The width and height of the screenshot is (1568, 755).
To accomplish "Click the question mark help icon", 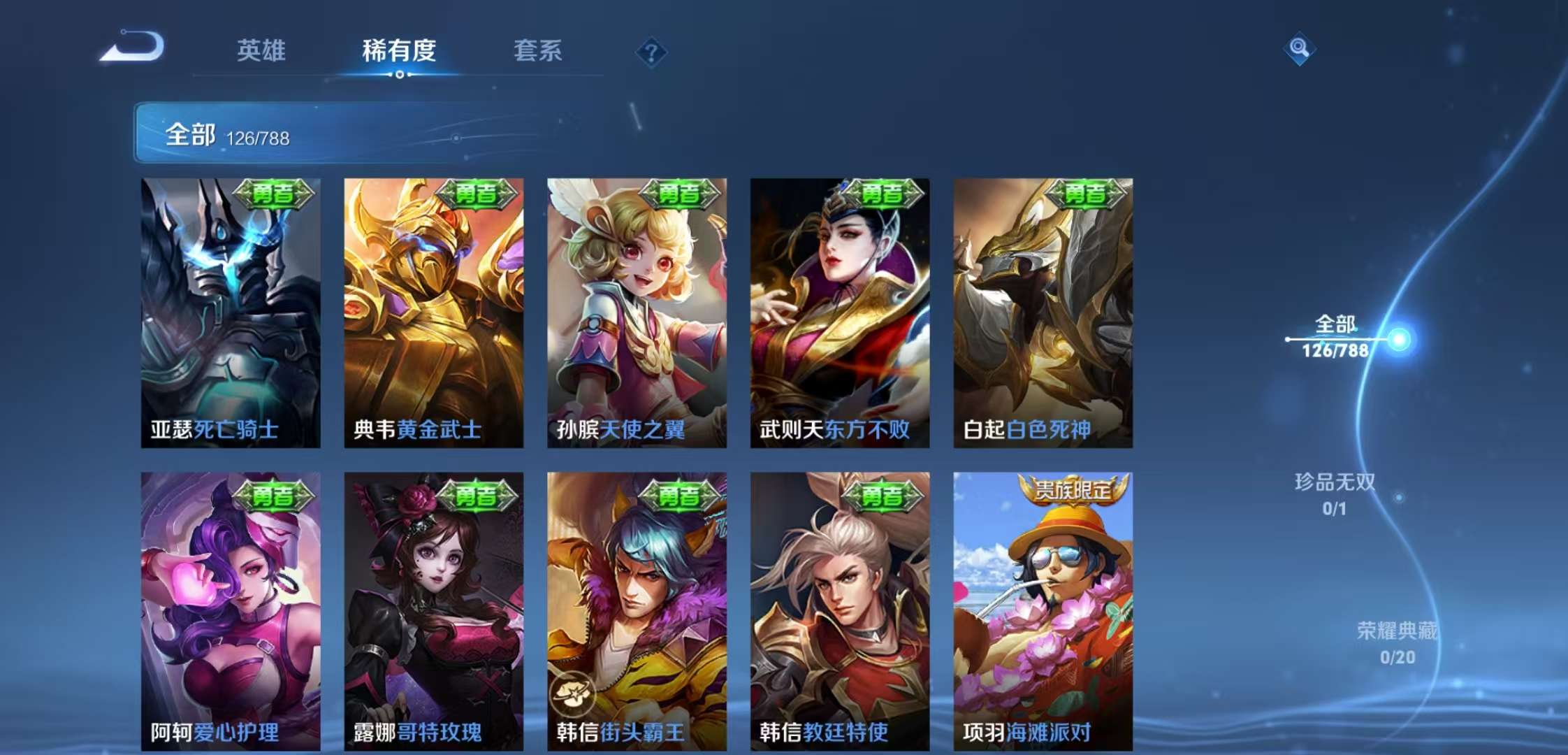I will tap(651, 50).
